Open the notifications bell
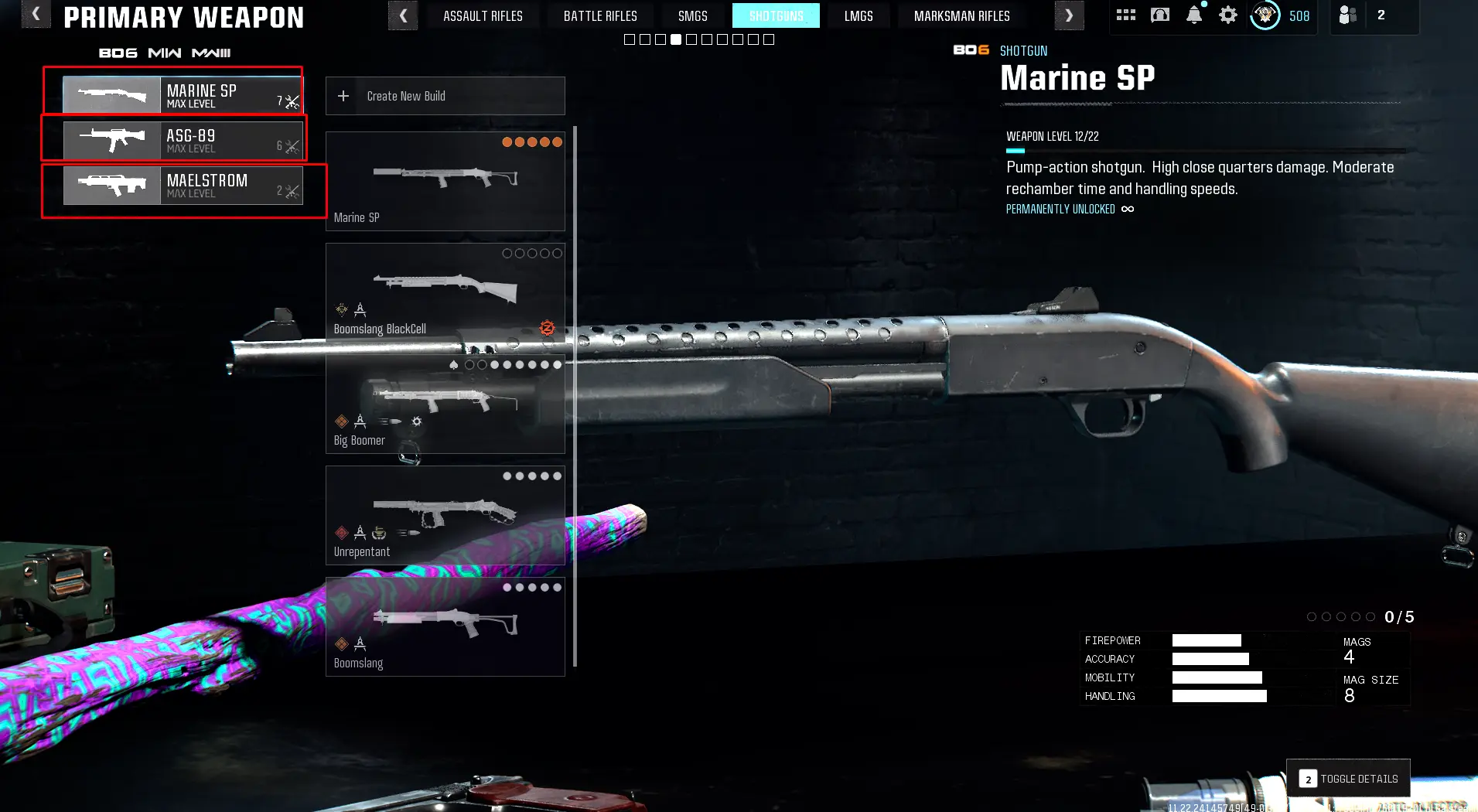This screenshot has height=812, width=1478. pyautogui.click(x=1194, y=15)
